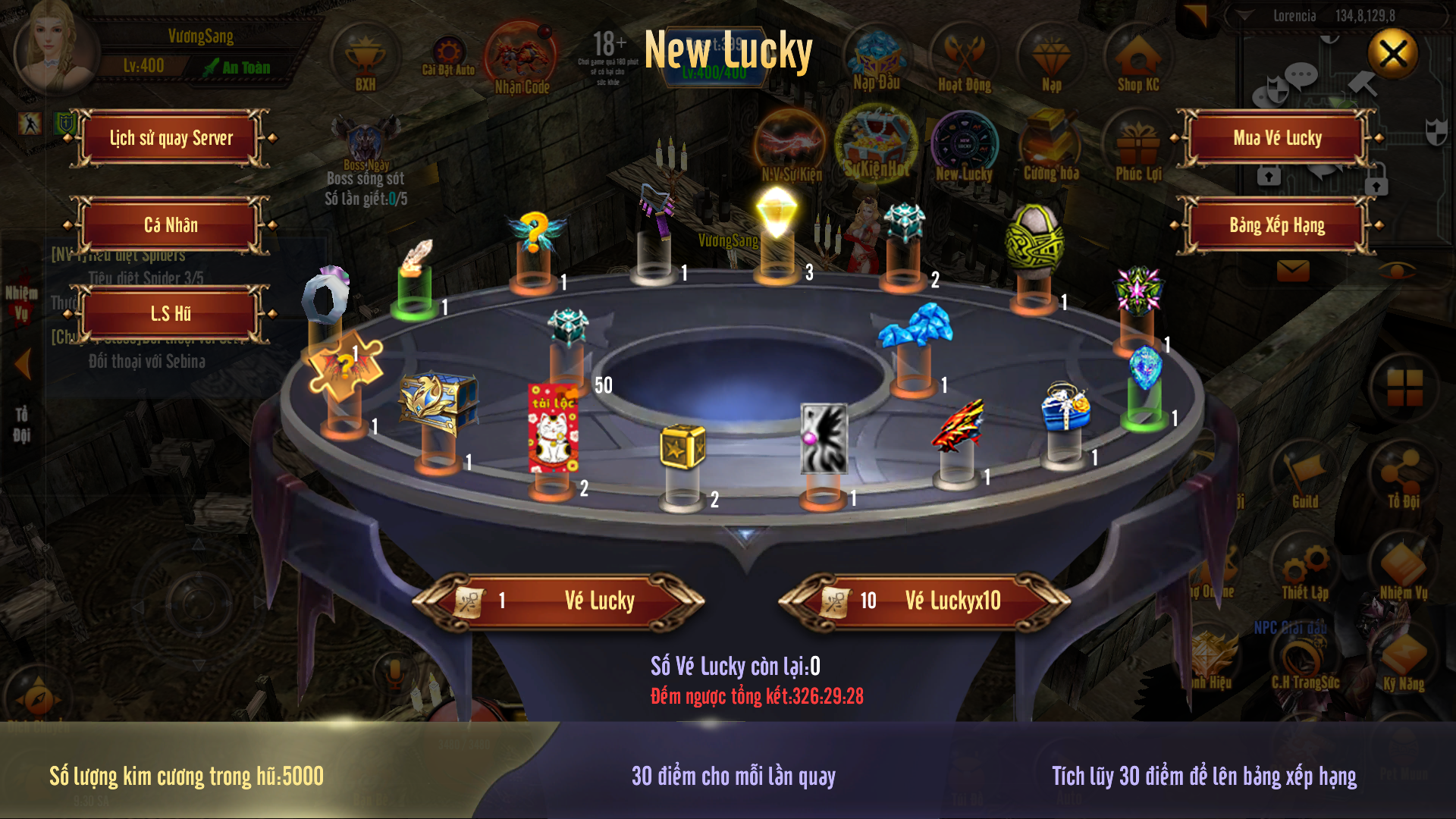Close the New Lucky window
The height and width of the screenshot is (819, 1456).
[x=1393, y=54]
